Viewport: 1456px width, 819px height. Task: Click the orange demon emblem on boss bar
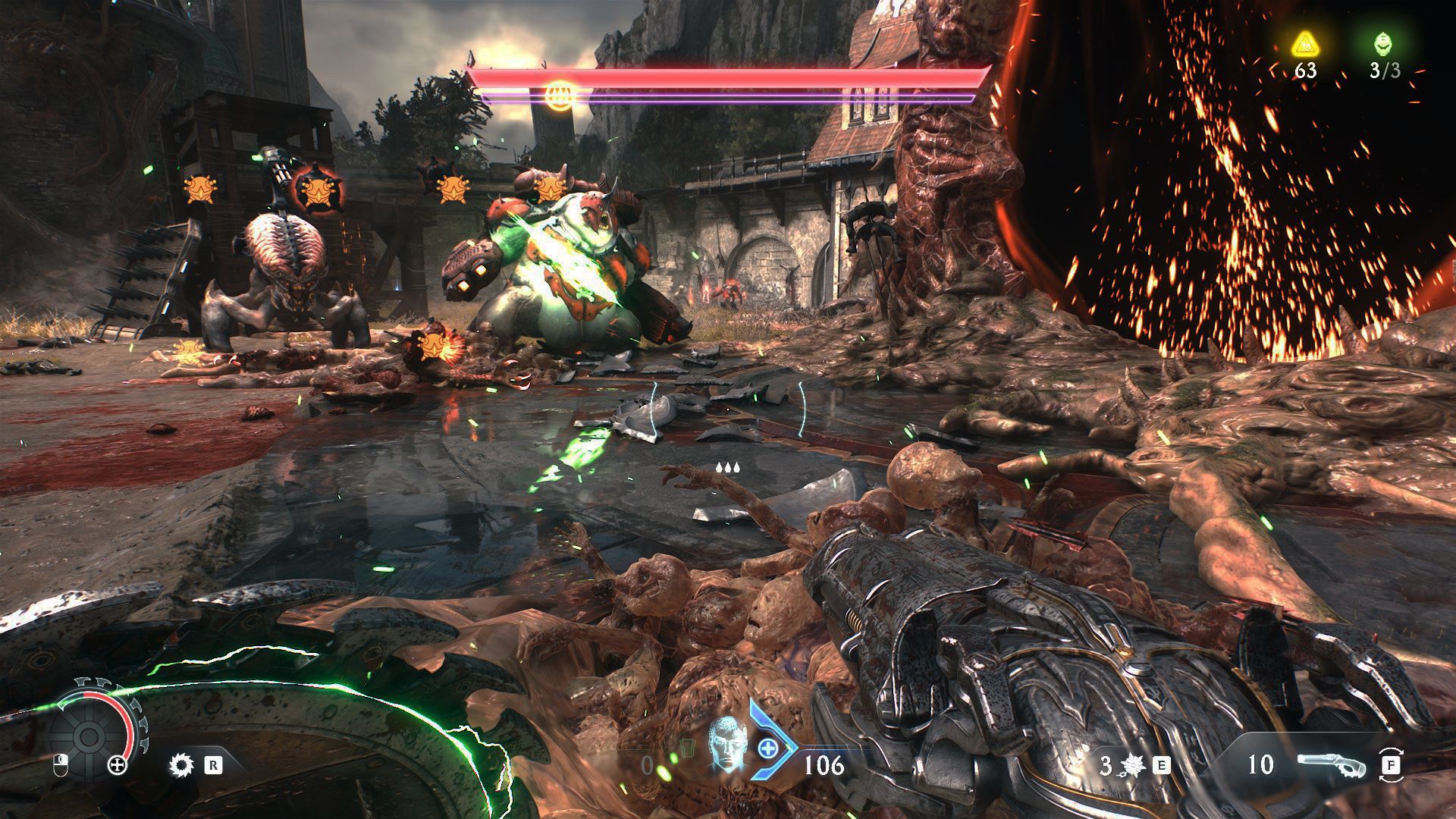(559, 93)
